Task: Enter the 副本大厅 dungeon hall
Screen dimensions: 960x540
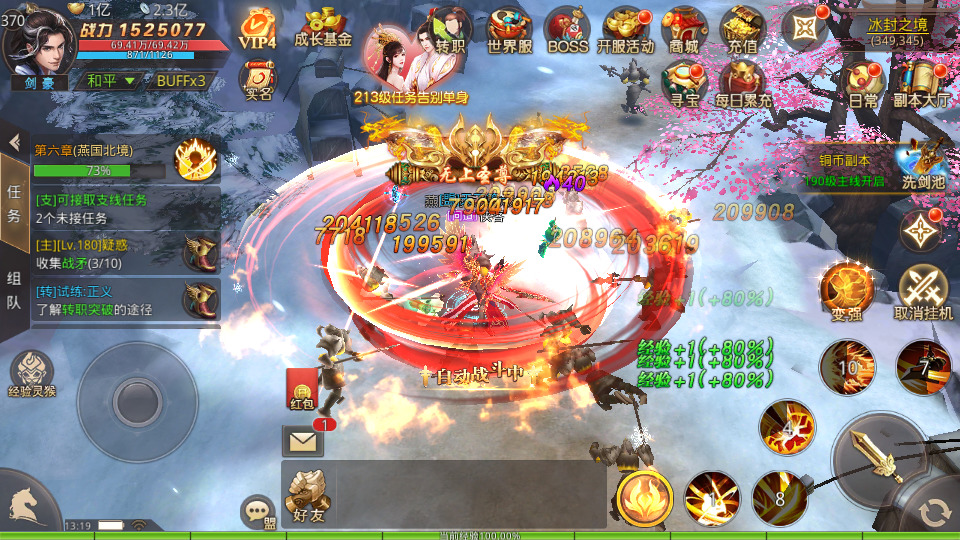Action: pyautogui.click(x=919, y=83)
